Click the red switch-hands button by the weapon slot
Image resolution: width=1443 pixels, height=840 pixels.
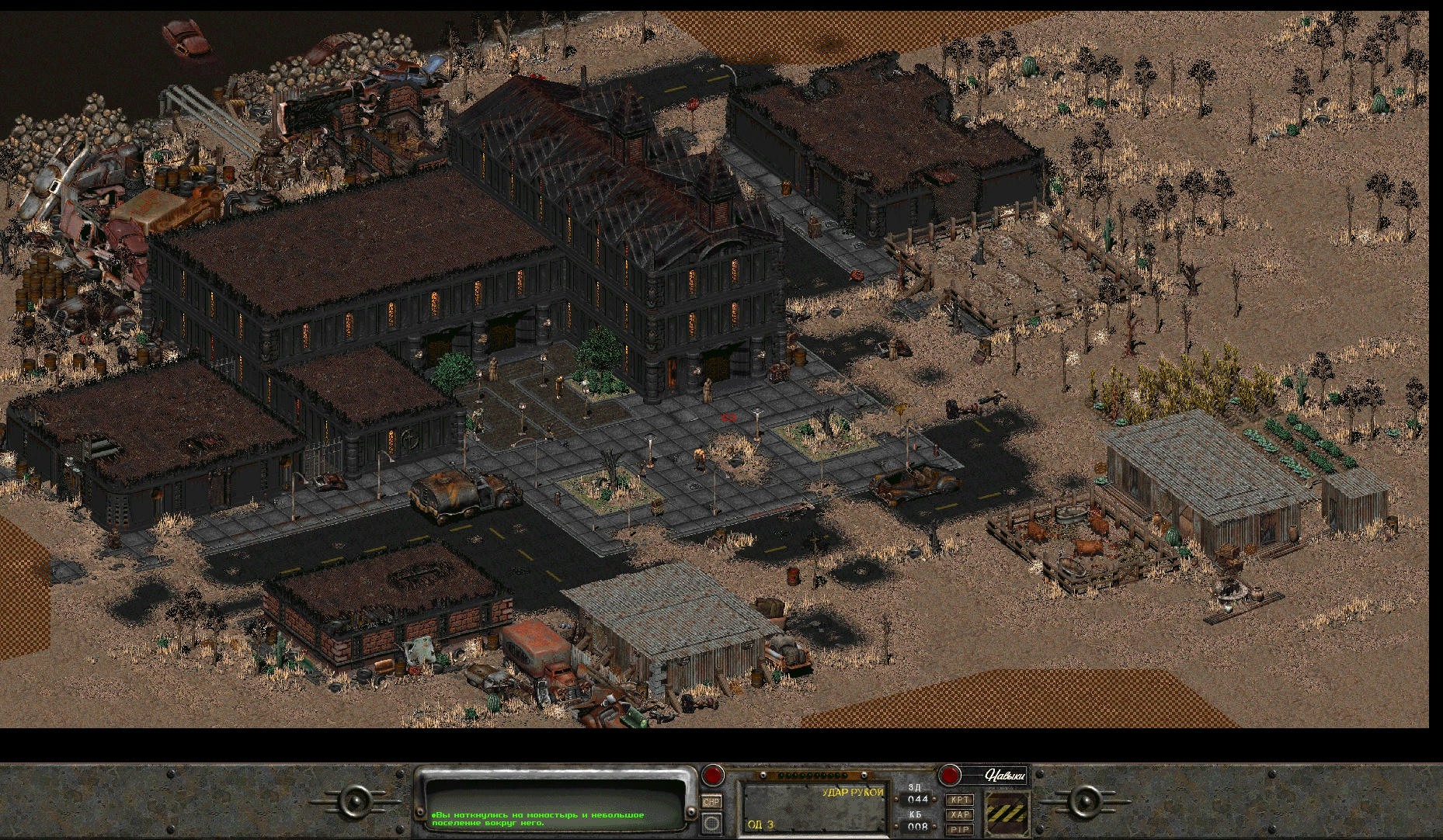713,775
